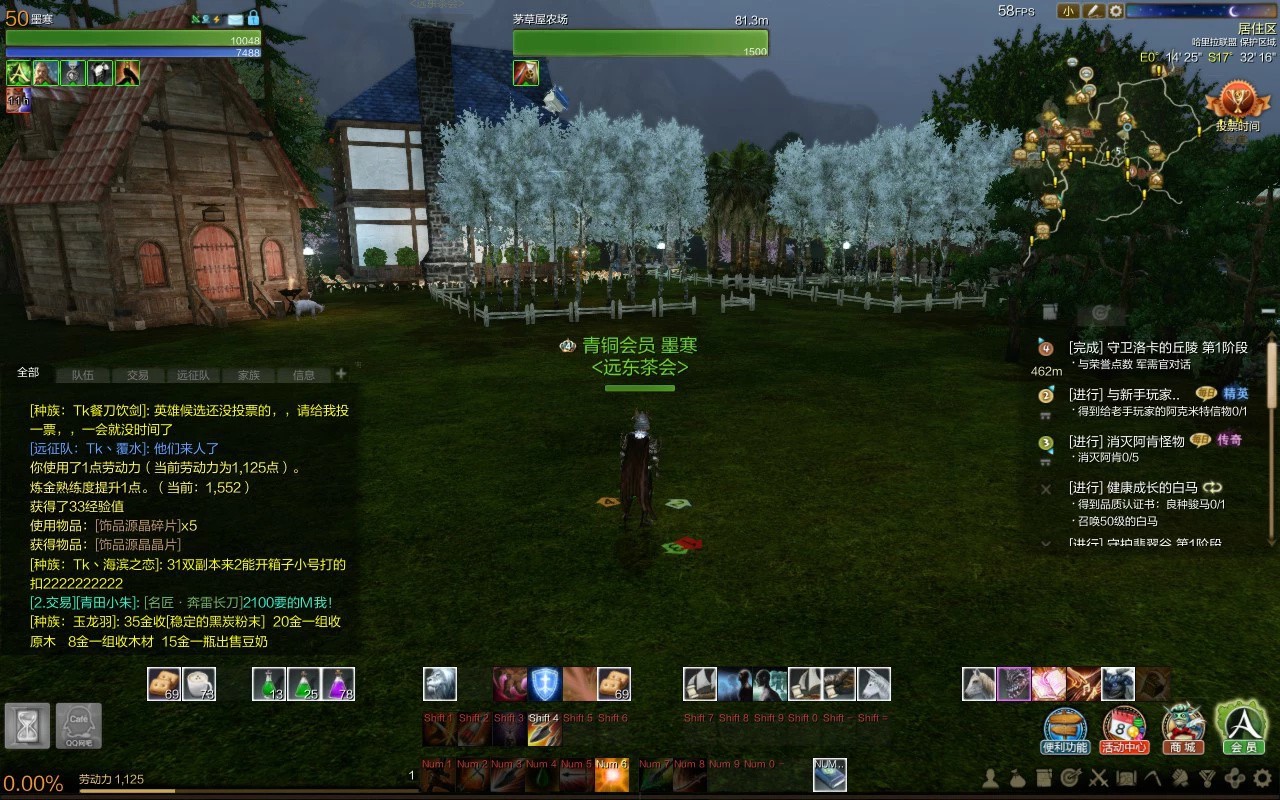Toggle the minimap size 小 button
The width and height of the screenshot is (1280, 800).
point(1068,11)
